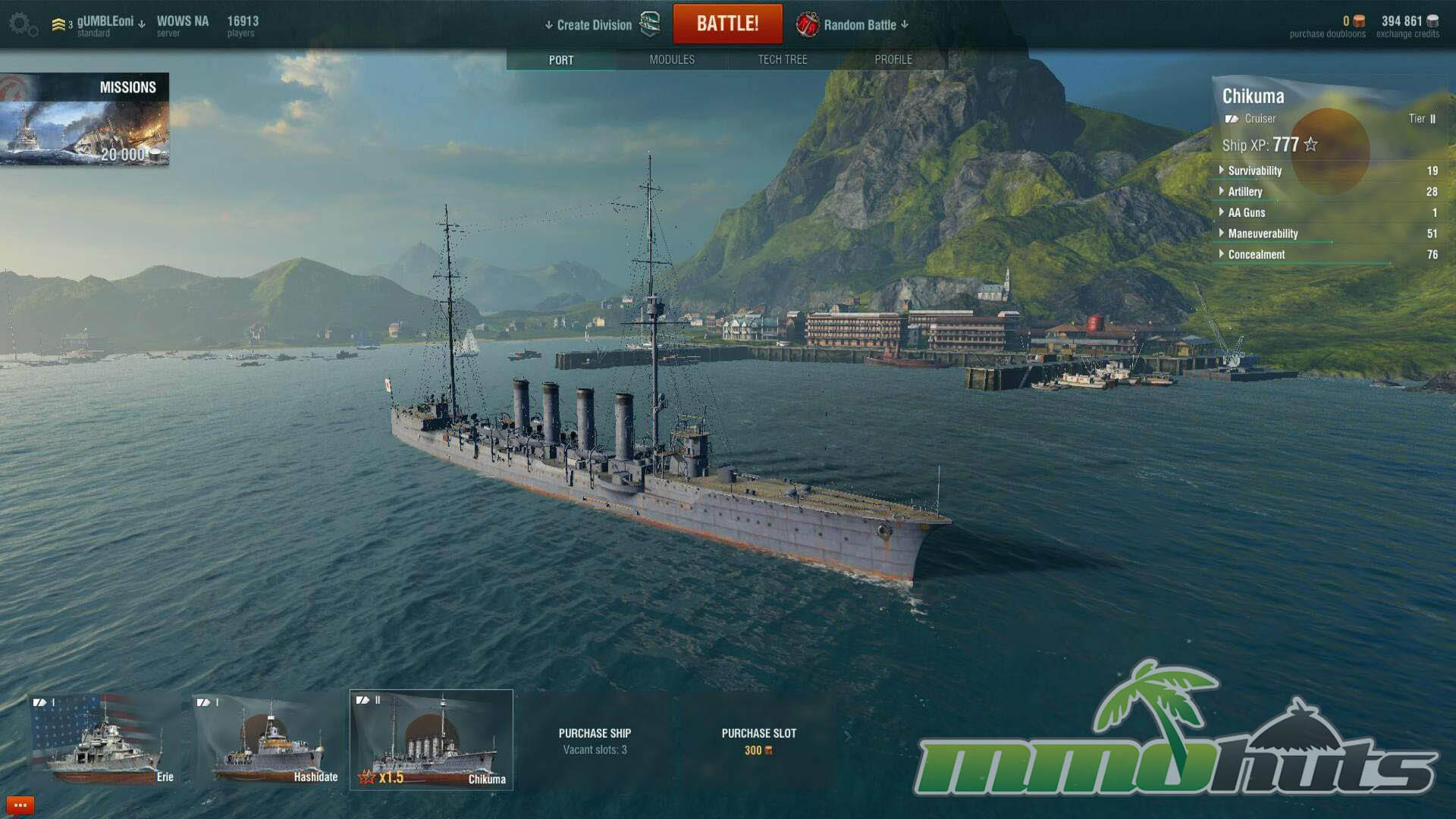Click Purchase Ship vacant slot

pyautogui.click(x=595, y=741)
